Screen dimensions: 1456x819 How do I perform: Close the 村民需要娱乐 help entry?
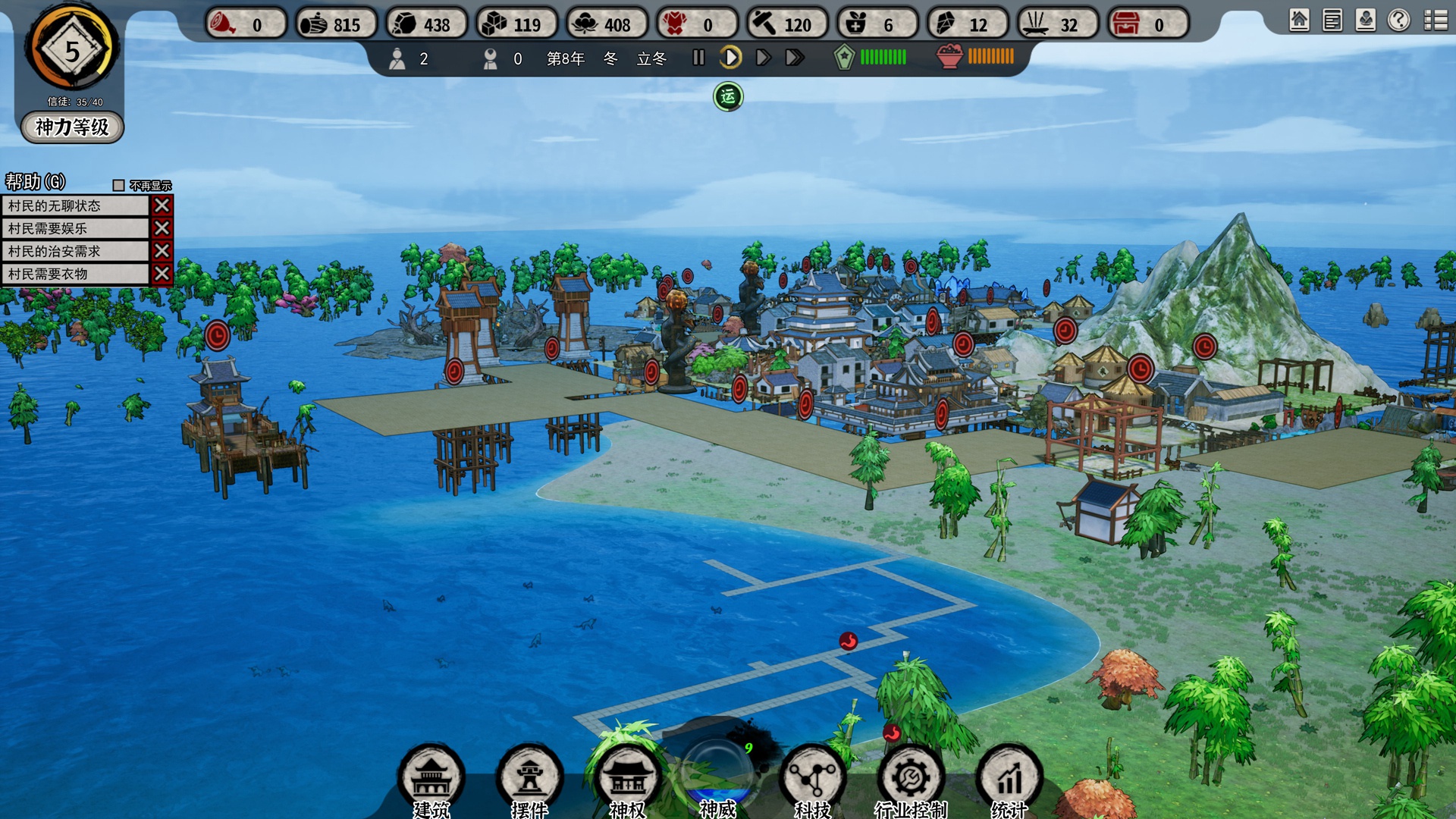coord(162,228)
